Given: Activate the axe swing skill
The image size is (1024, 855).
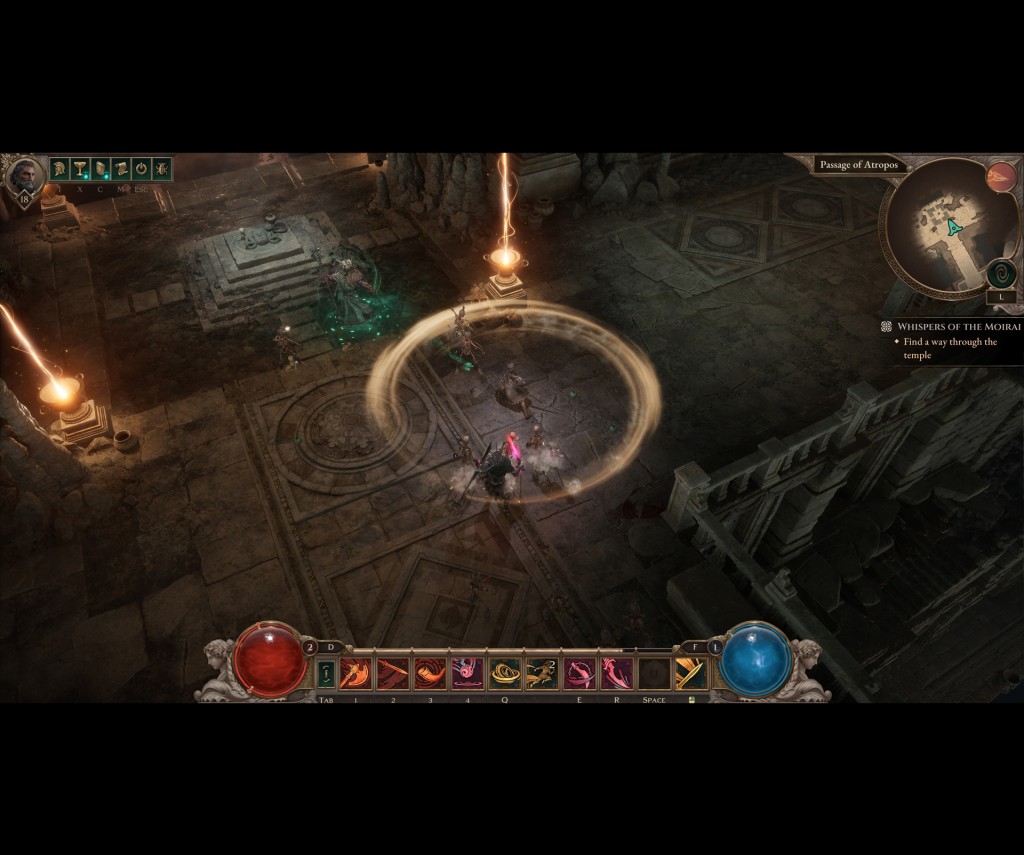Looking at the screenshot, I should click(356, 674).
